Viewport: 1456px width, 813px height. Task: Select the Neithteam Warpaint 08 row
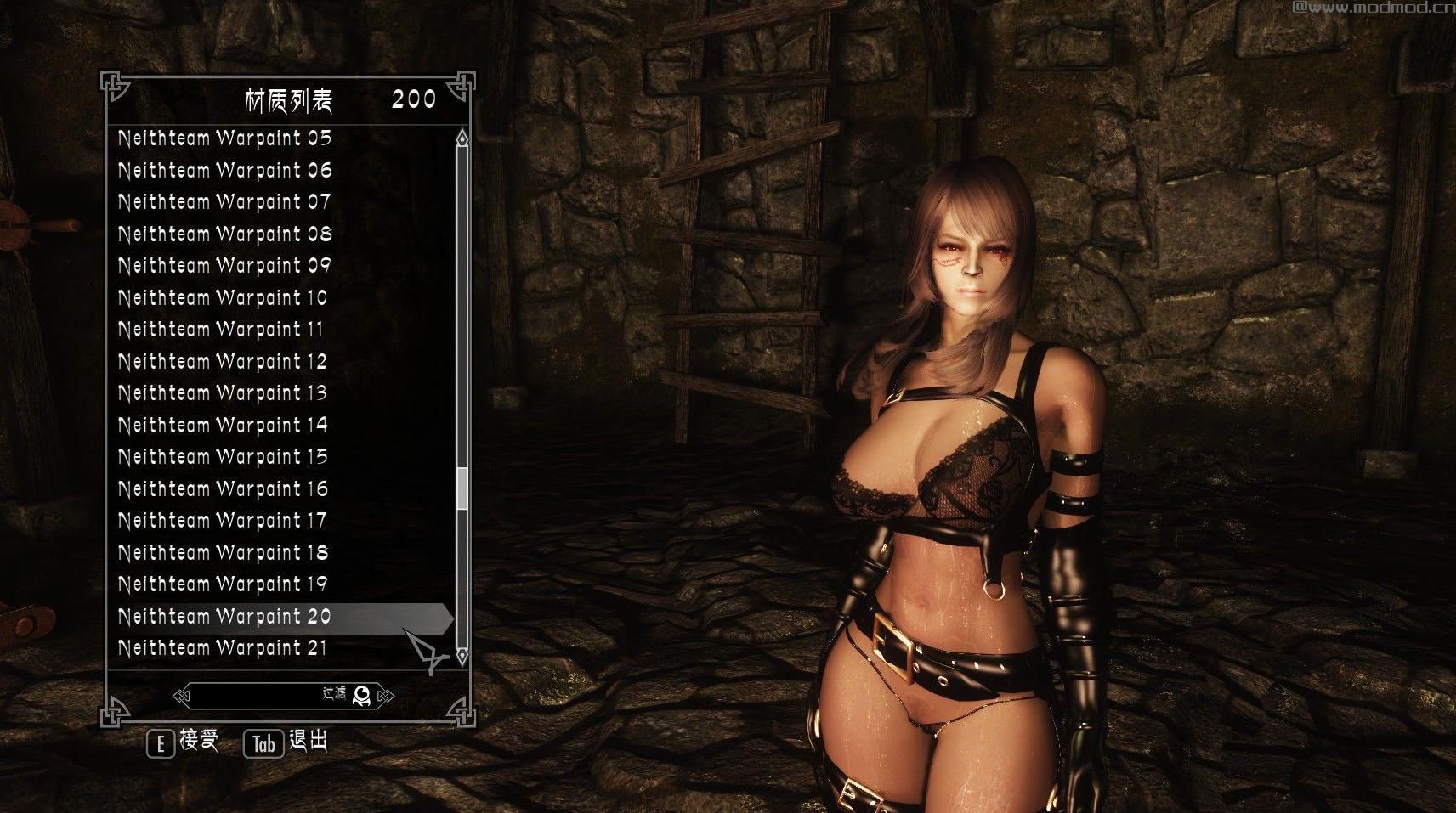pos(224,234)
